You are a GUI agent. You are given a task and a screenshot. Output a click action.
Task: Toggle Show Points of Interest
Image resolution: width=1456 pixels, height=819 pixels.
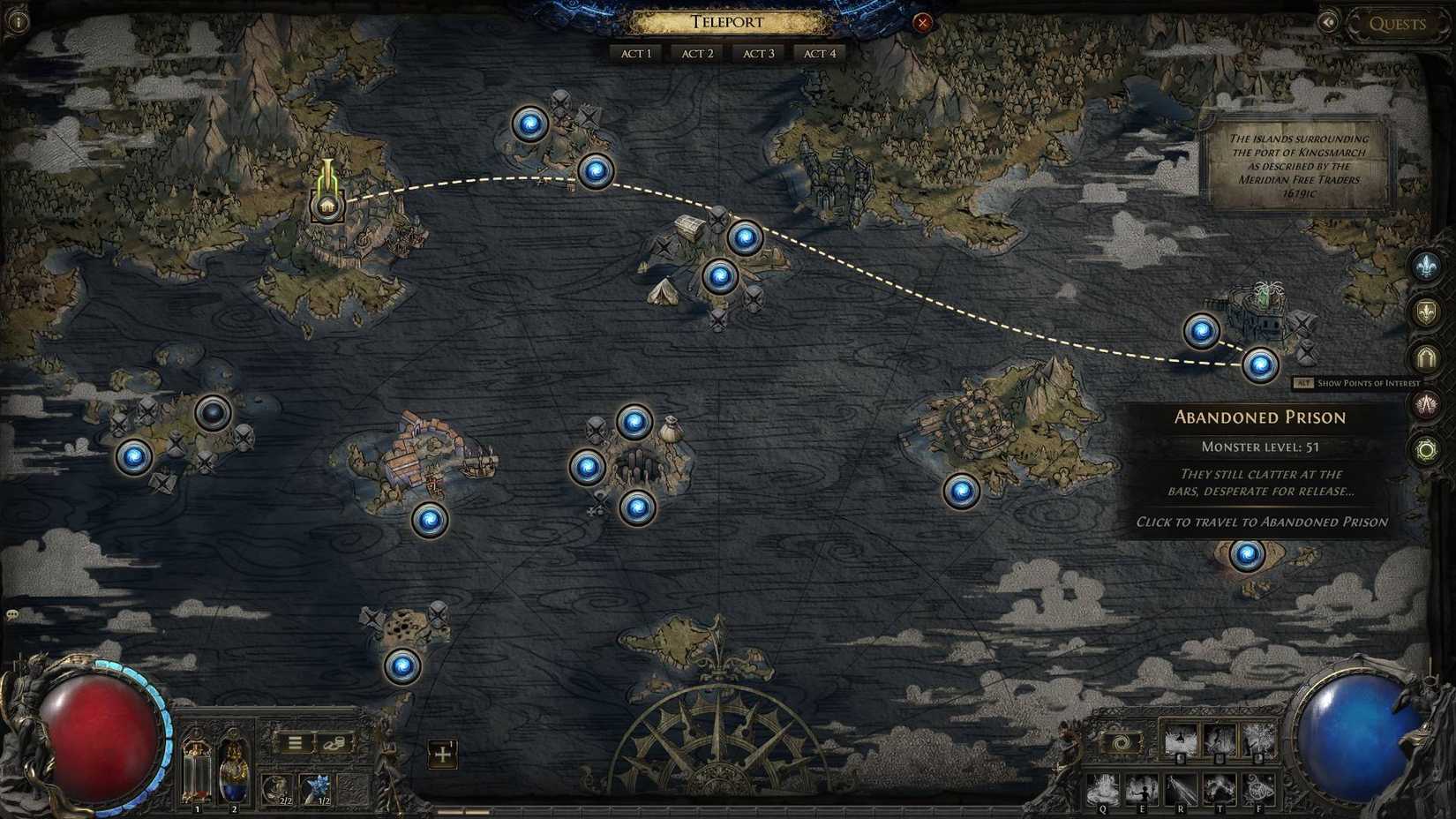1359,383
